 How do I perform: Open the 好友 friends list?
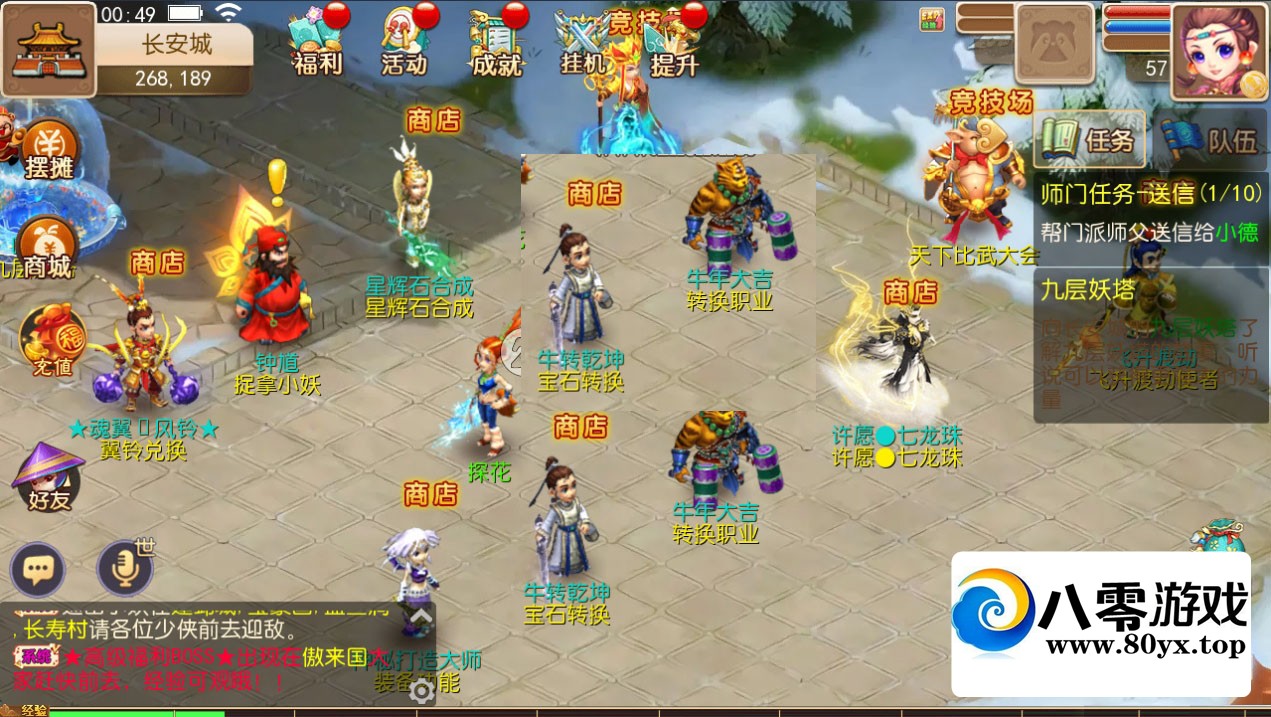click(47, 478)
